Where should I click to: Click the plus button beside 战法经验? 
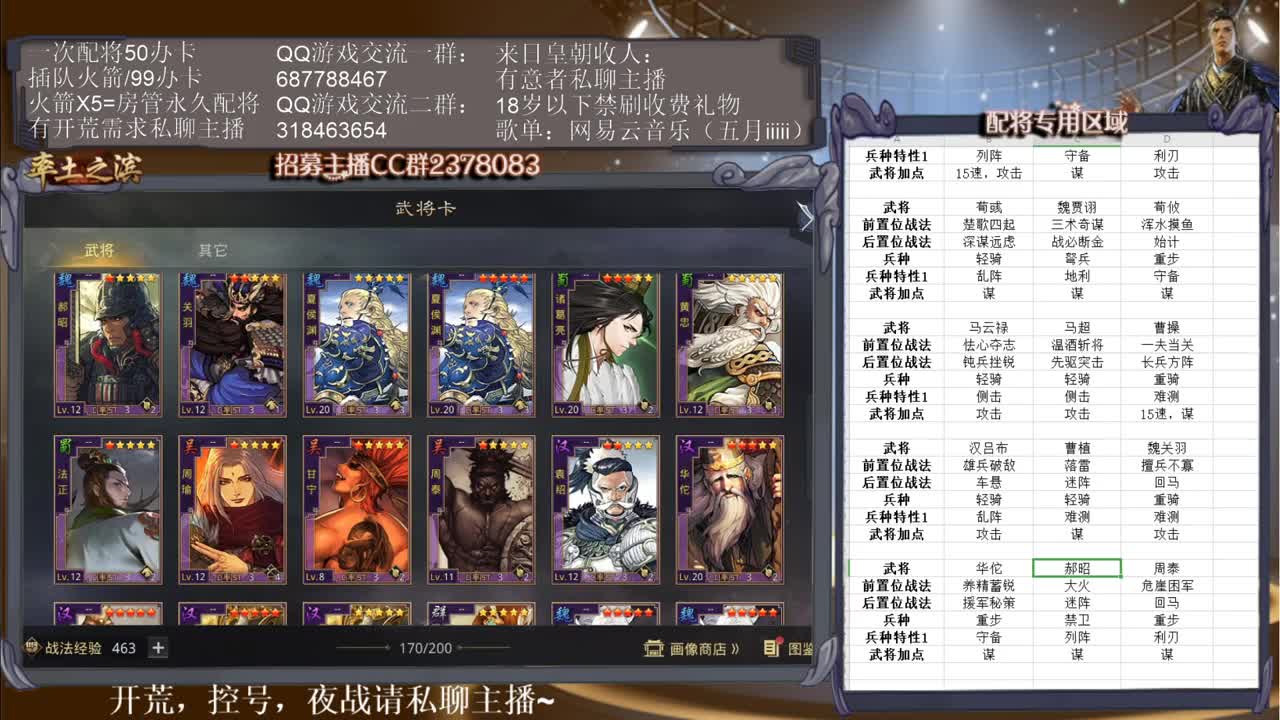point(156,648)
